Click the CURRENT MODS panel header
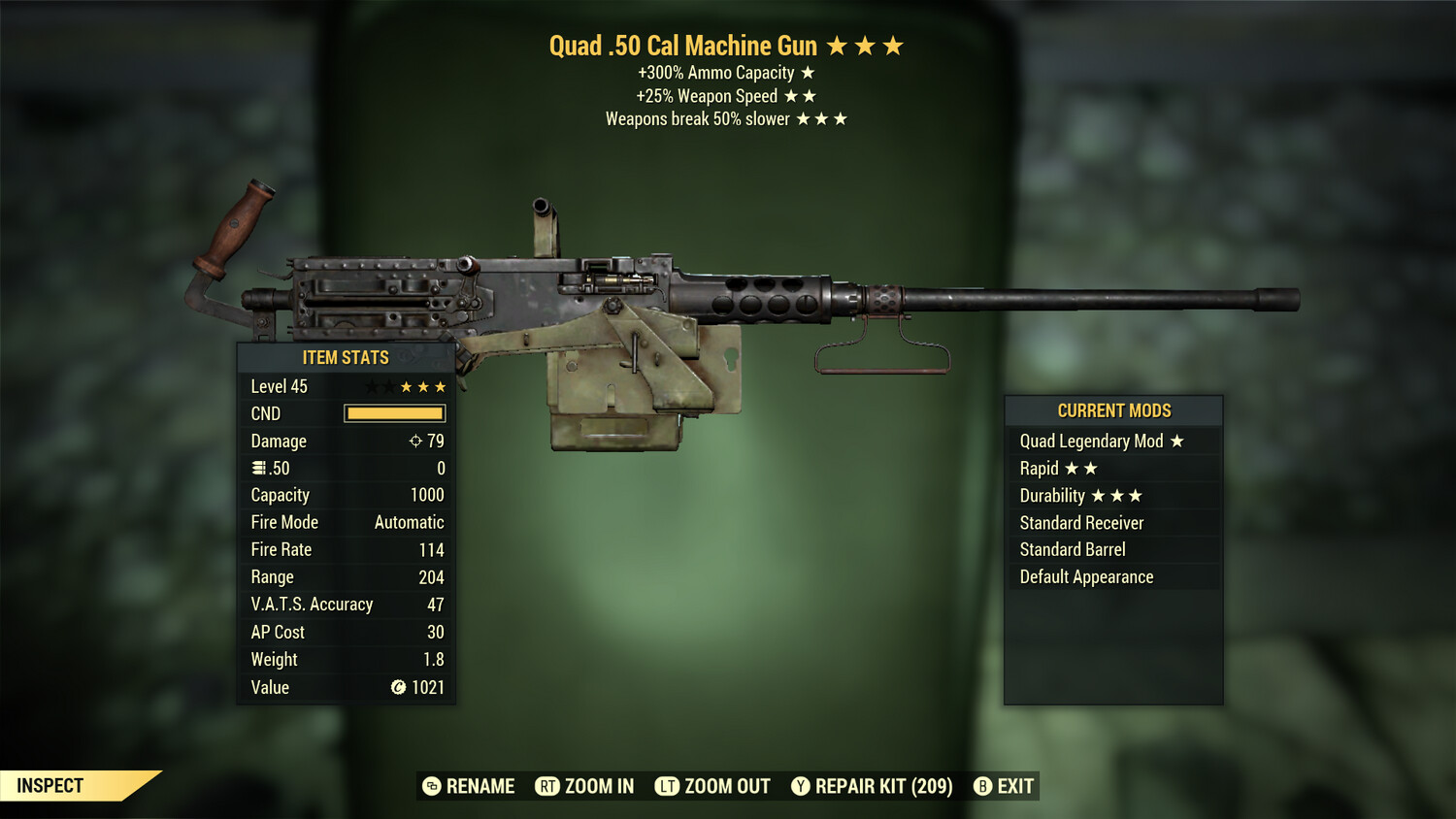 point(1113,409)
